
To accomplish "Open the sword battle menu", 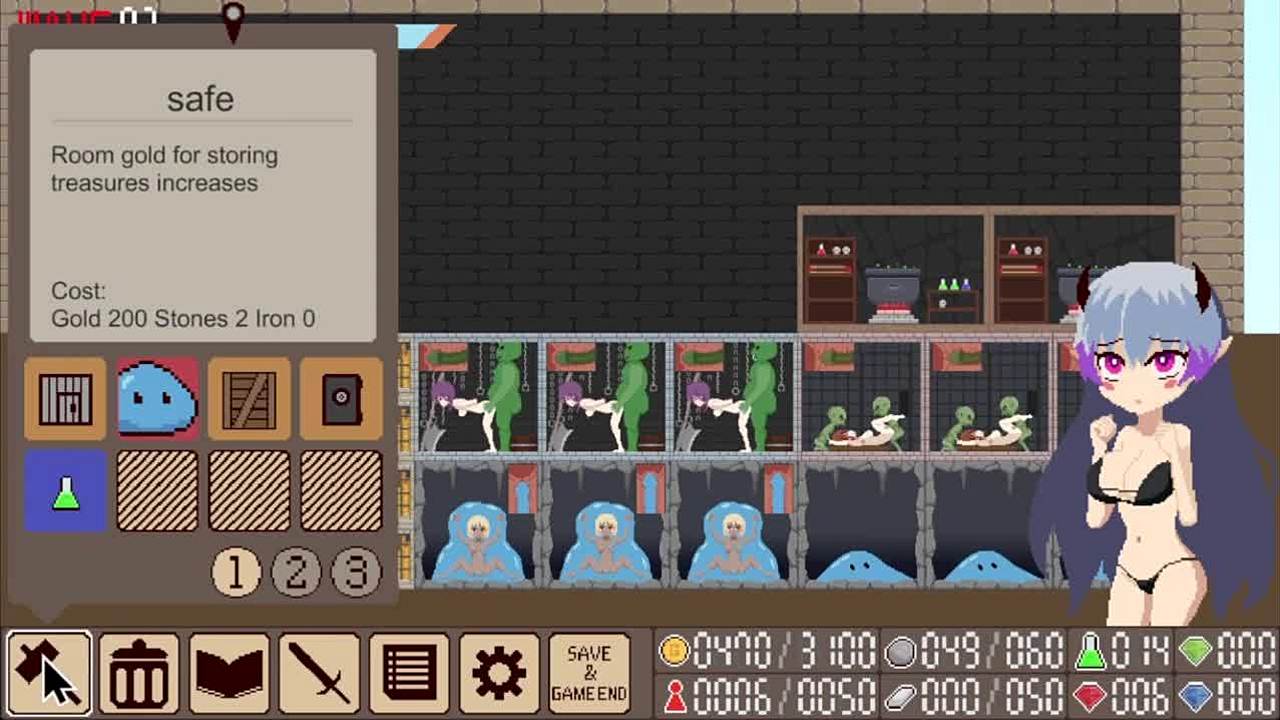I will click(x=319, y=673).
